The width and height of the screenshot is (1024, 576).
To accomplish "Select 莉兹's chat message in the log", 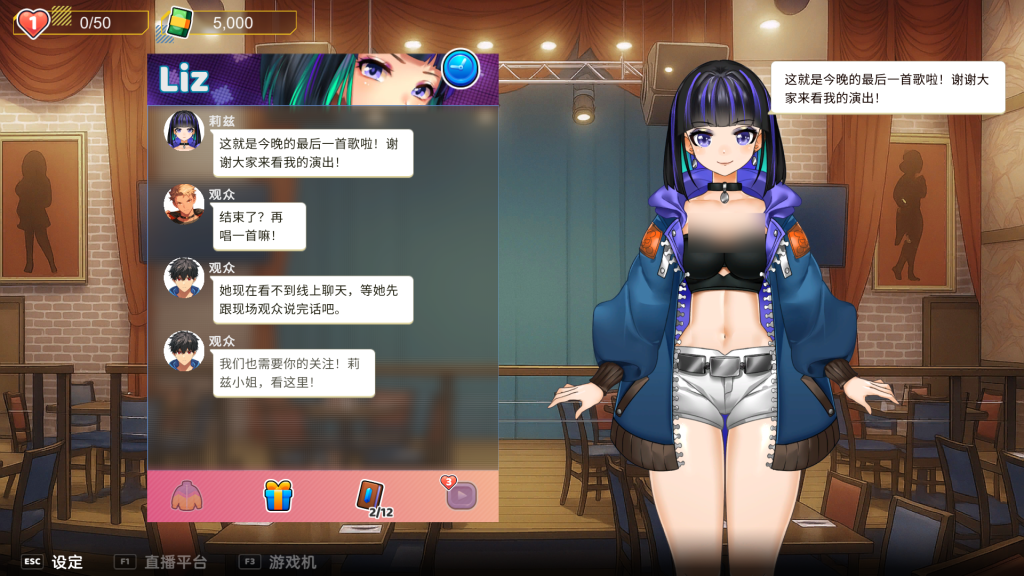I will pyautogui.click(x=312, y=152).
